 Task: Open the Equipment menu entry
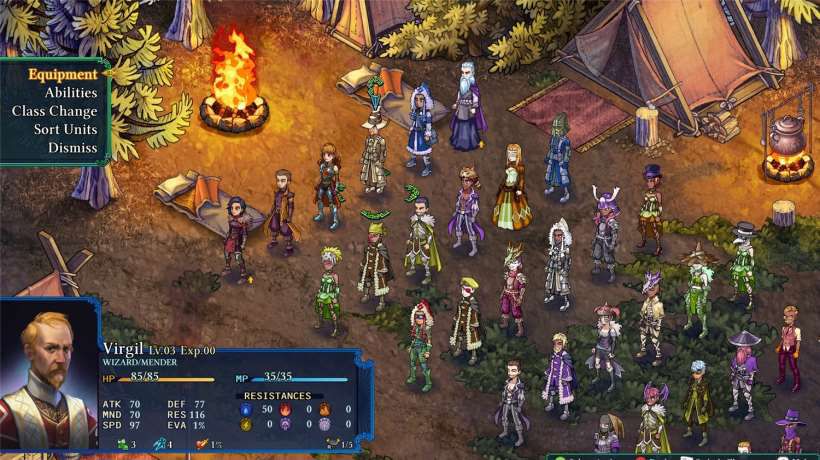click(x=62, y=74)
